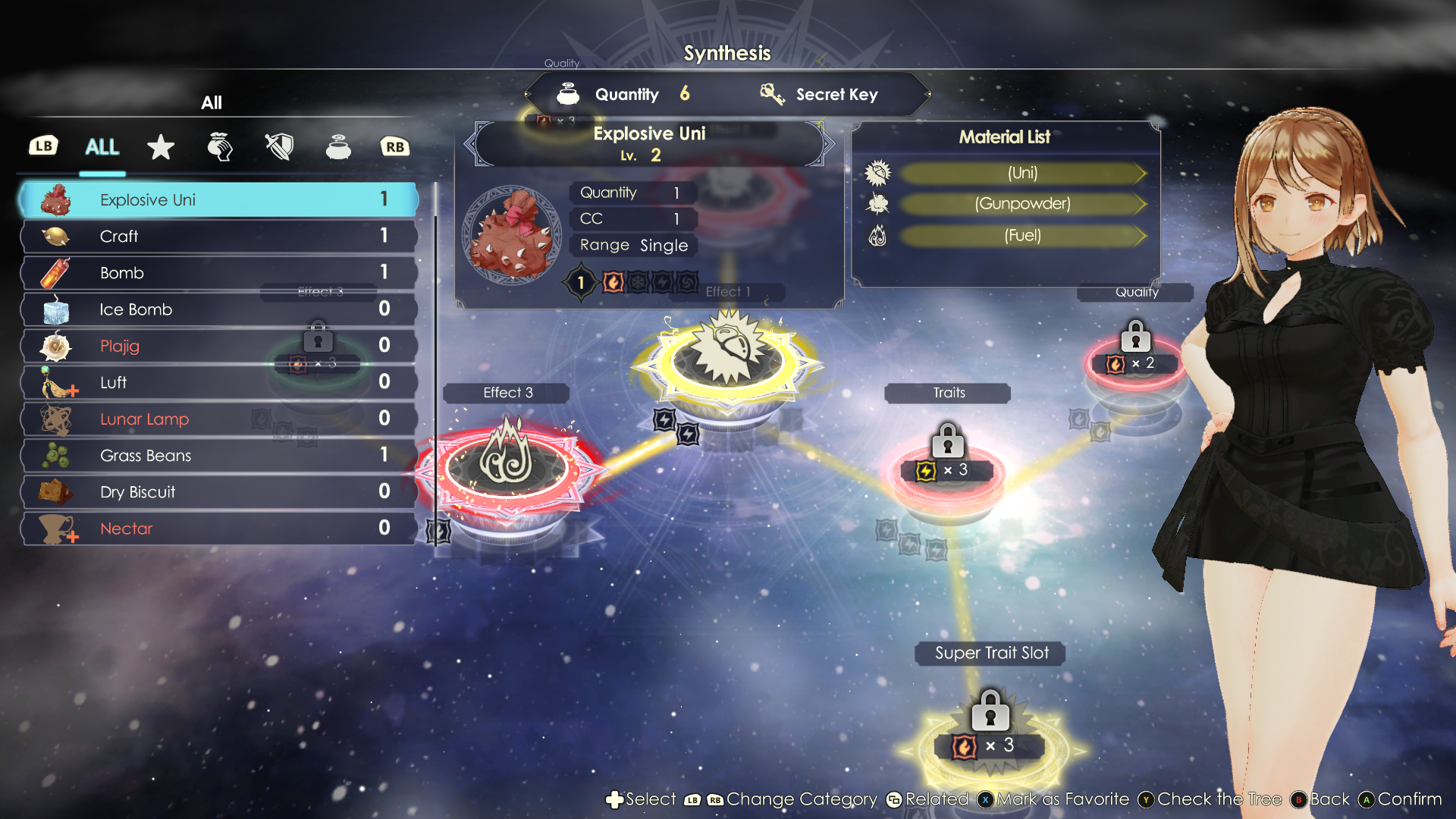Choose the Nectar recipe row
1456x819 pixels.
click(x=218, y=529)
